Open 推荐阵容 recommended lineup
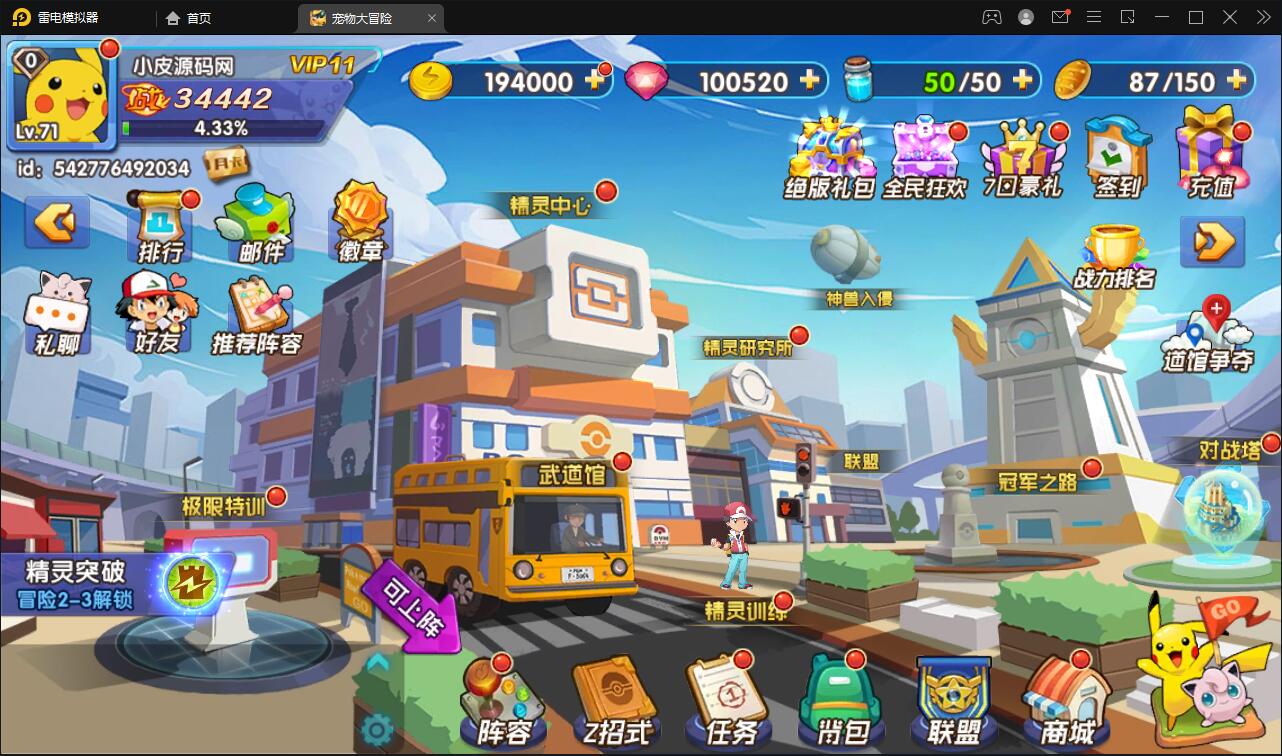 click(x=258, y=318)
